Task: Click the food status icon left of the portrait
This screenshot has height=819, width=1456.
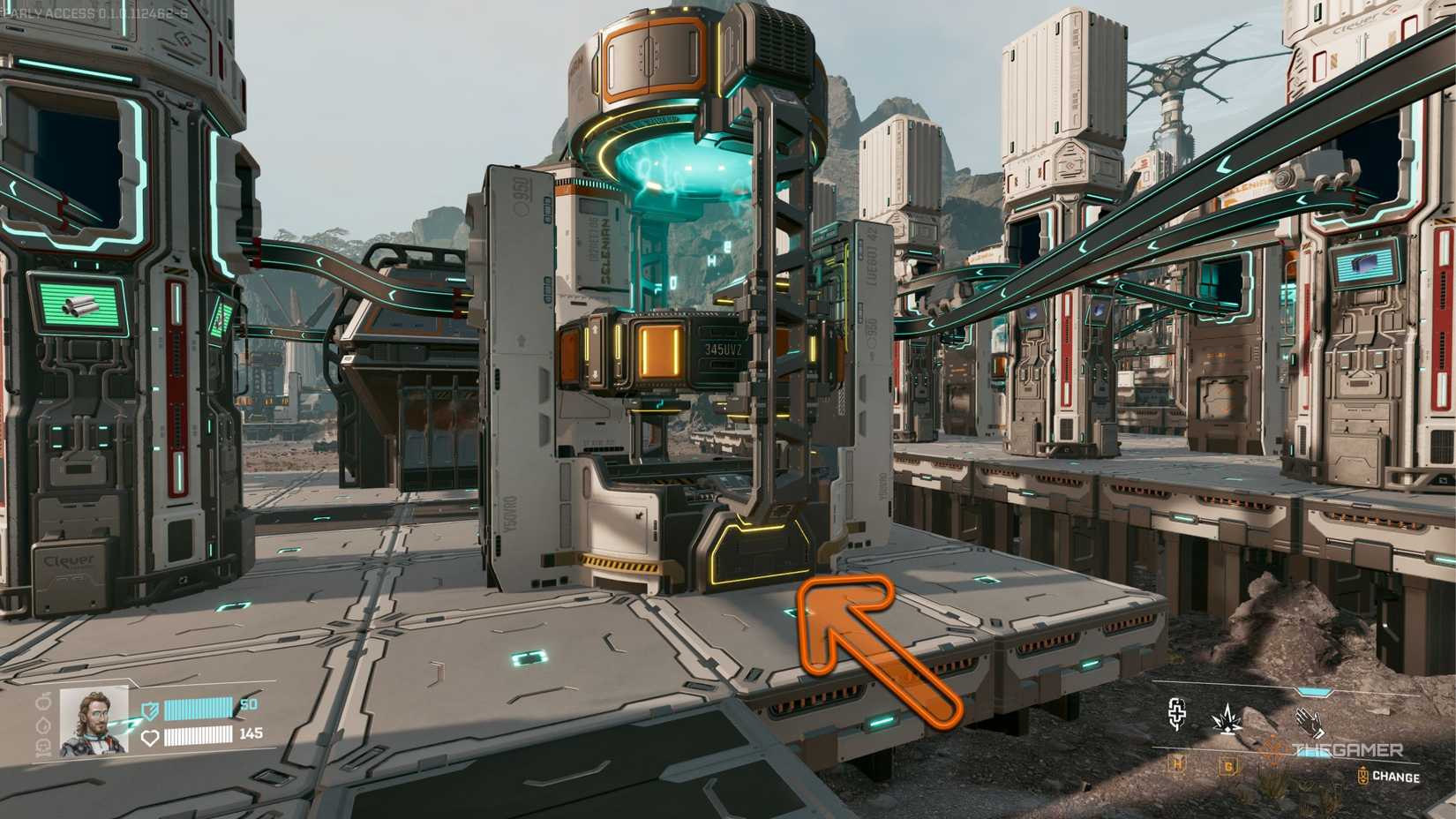Action: pos(43,704)
